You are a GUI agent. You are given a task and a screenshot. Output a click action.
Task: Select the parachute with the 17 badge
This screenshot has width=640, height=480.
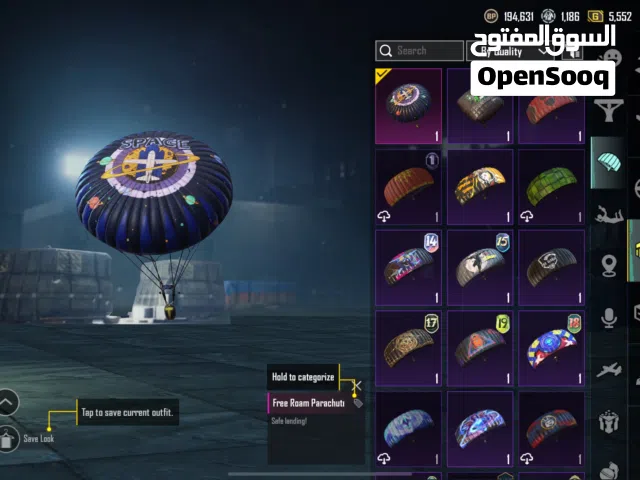point(408,347)
